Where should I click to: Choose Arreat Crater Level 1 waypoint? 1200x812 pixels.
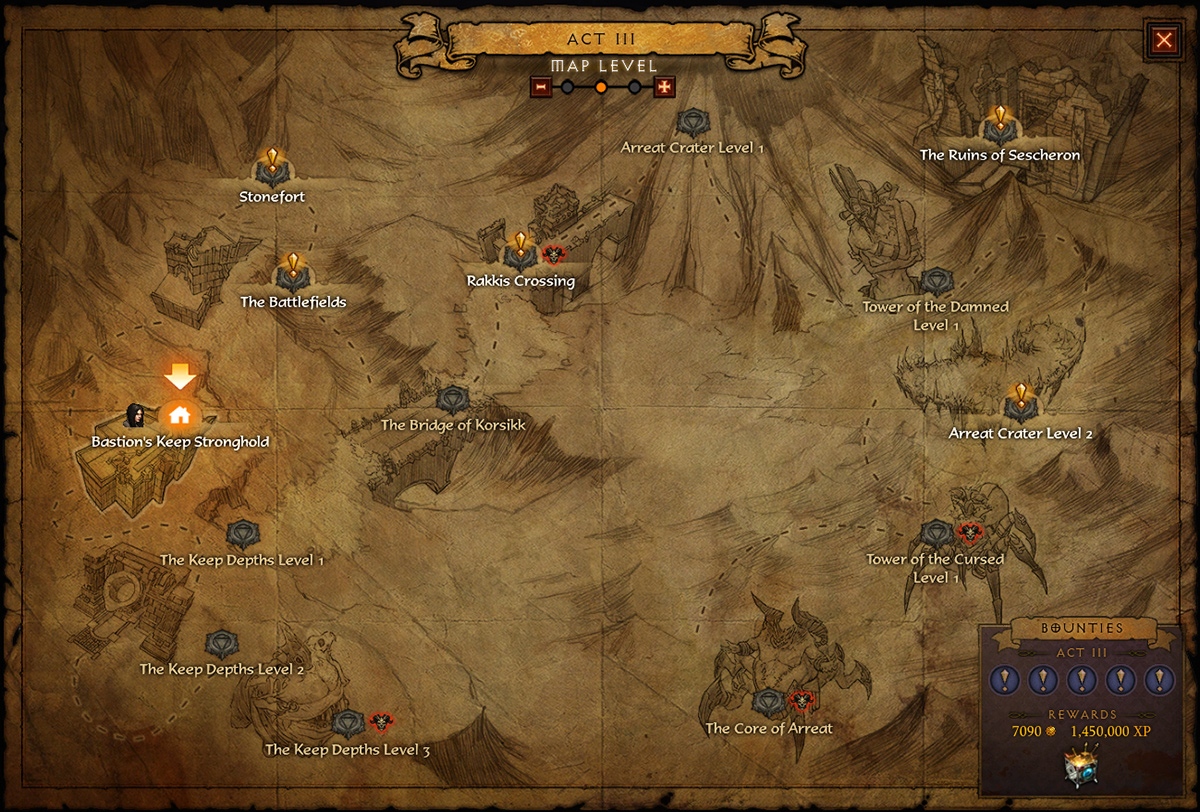(x=691, y=124)
